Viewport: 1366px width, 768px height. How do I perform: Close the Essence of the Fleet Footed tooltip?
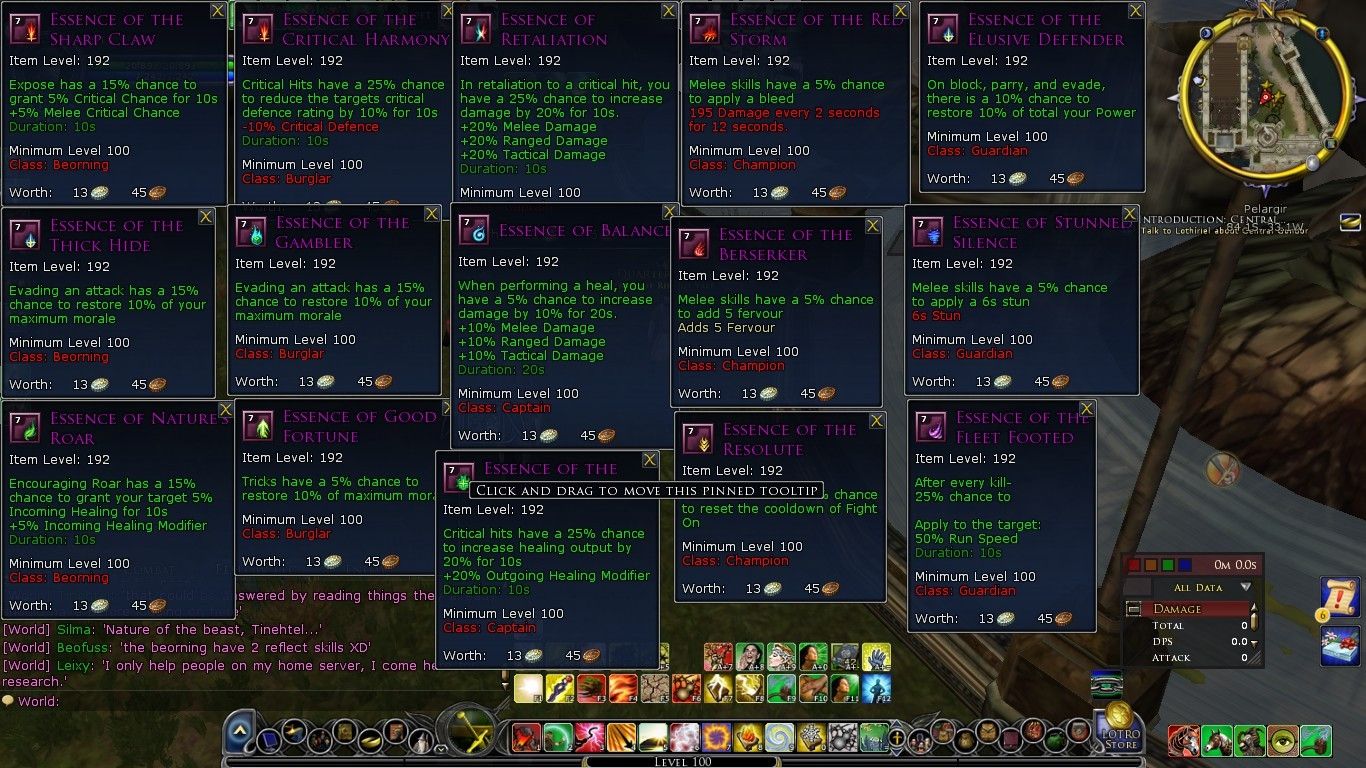[1087, 409]
